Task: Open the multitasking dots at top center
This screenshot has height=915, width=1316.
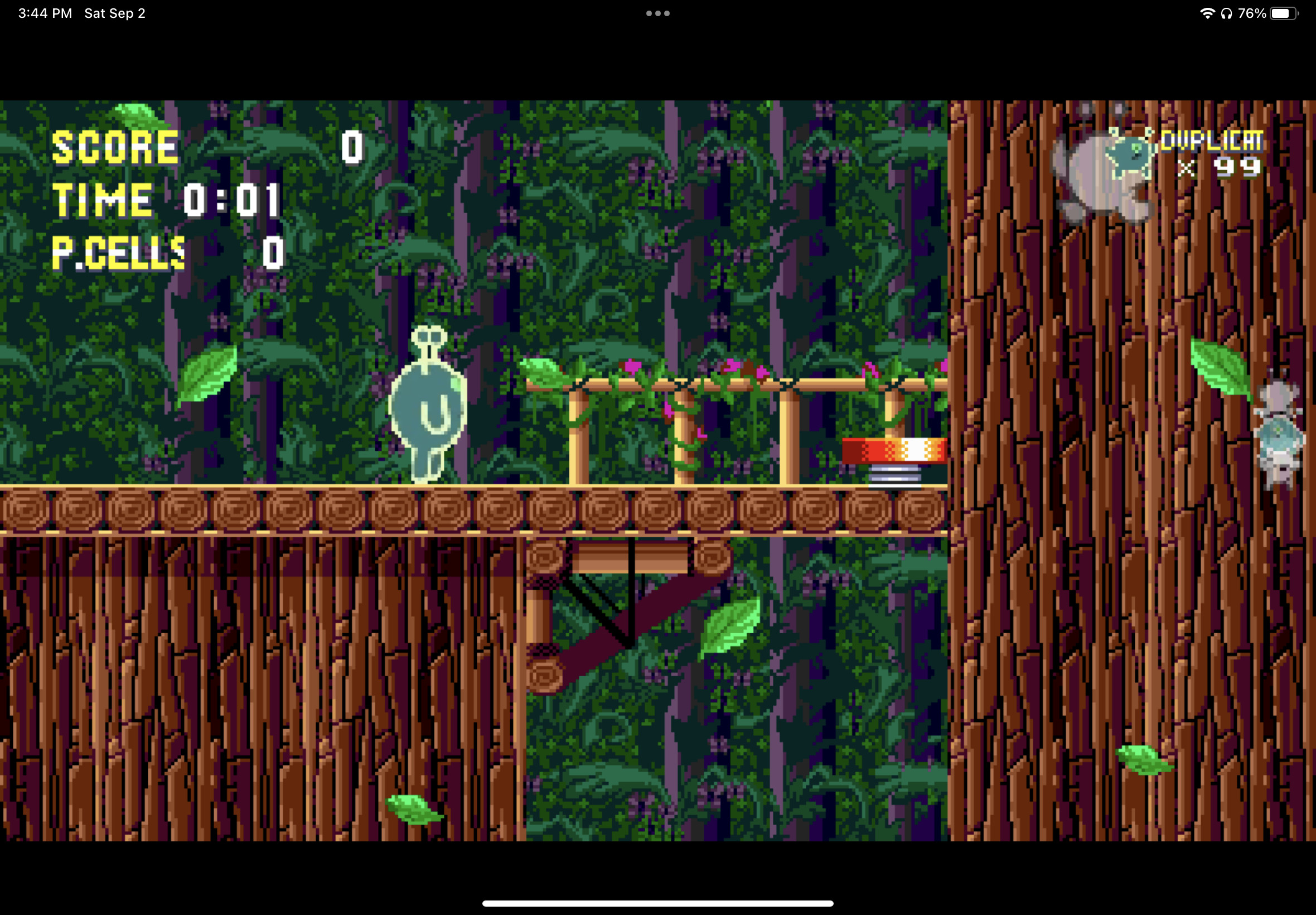Action: (x=657, y=13)
